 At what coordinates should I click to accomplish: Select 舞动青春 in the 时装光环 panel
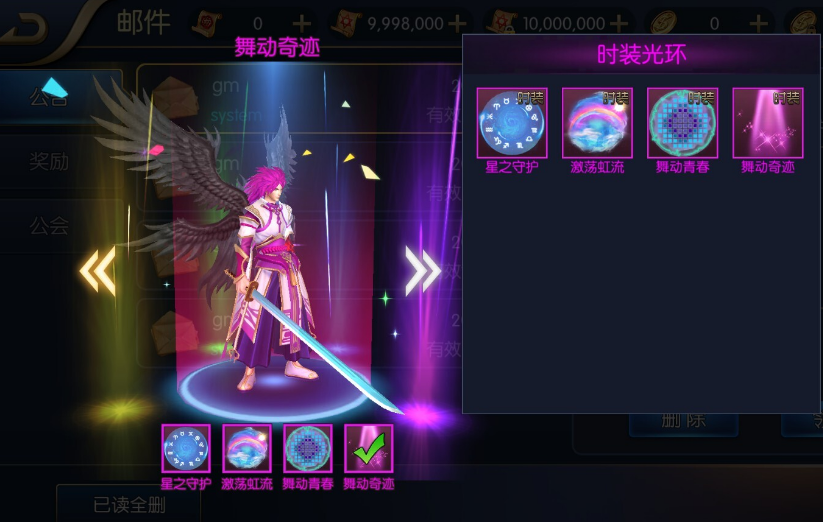tap(682, 123)
